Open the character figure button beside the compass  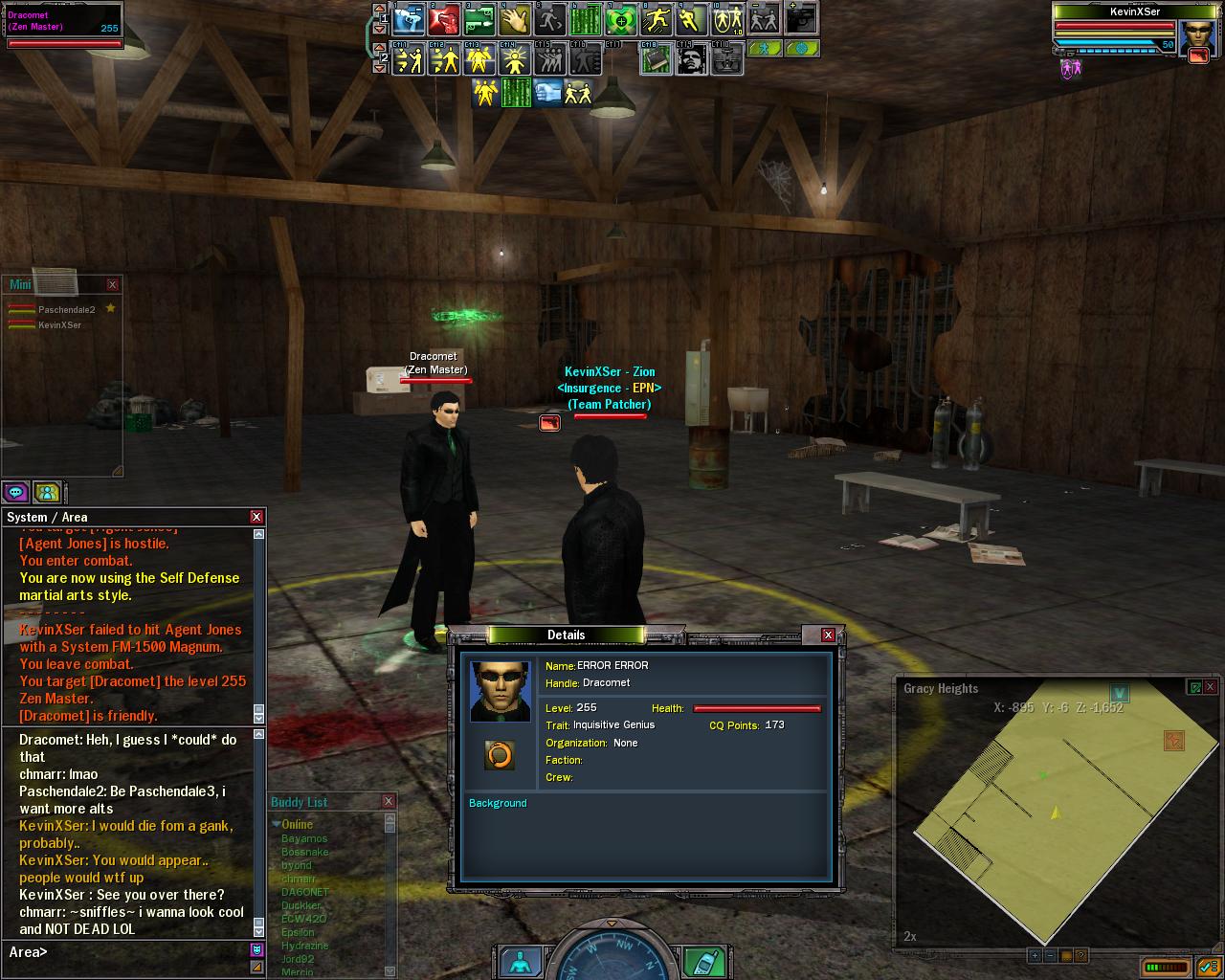(520, 961)
